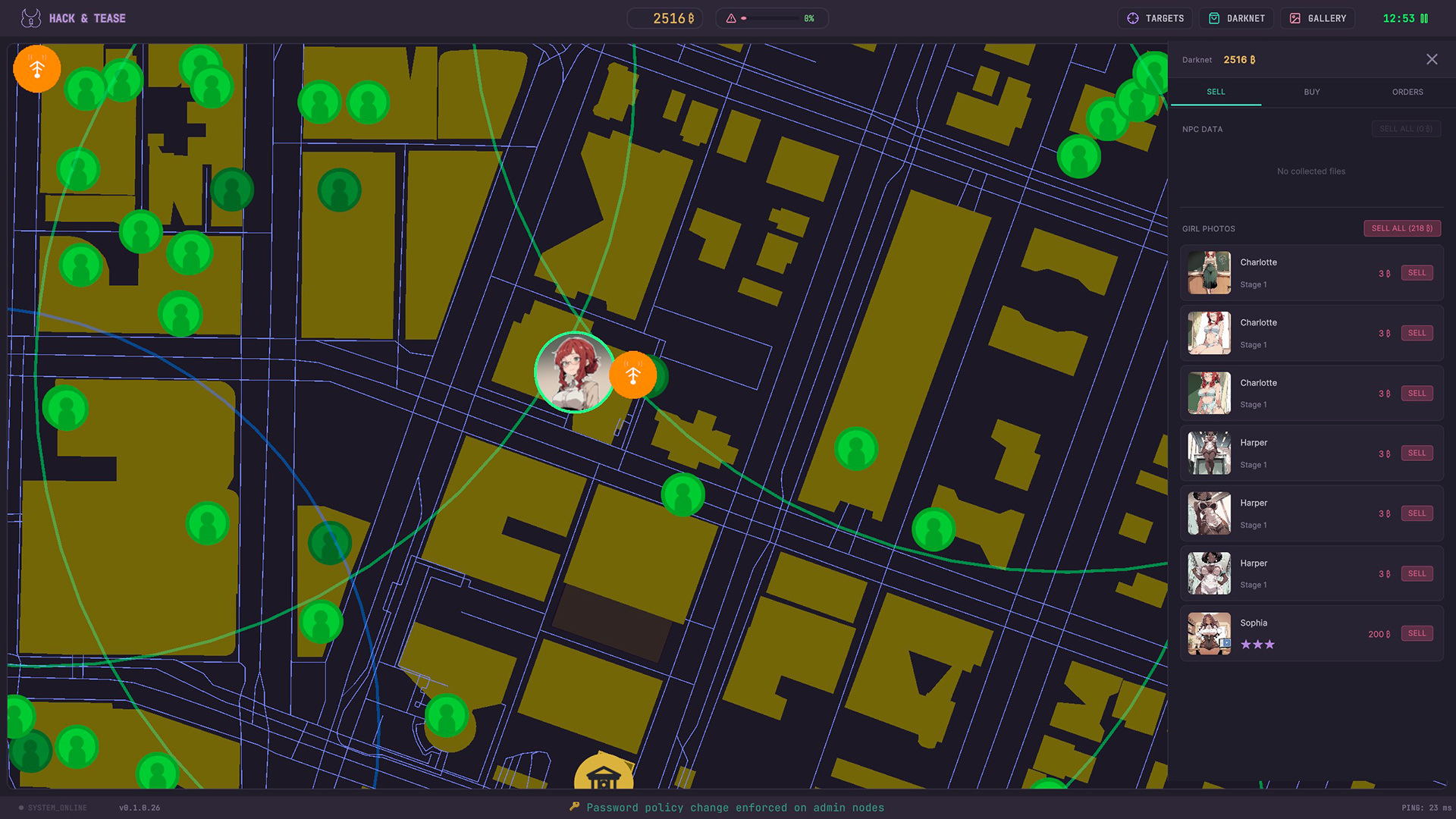
Task: Select the red-haired girl portrait marker
Action: click(574, 372)
